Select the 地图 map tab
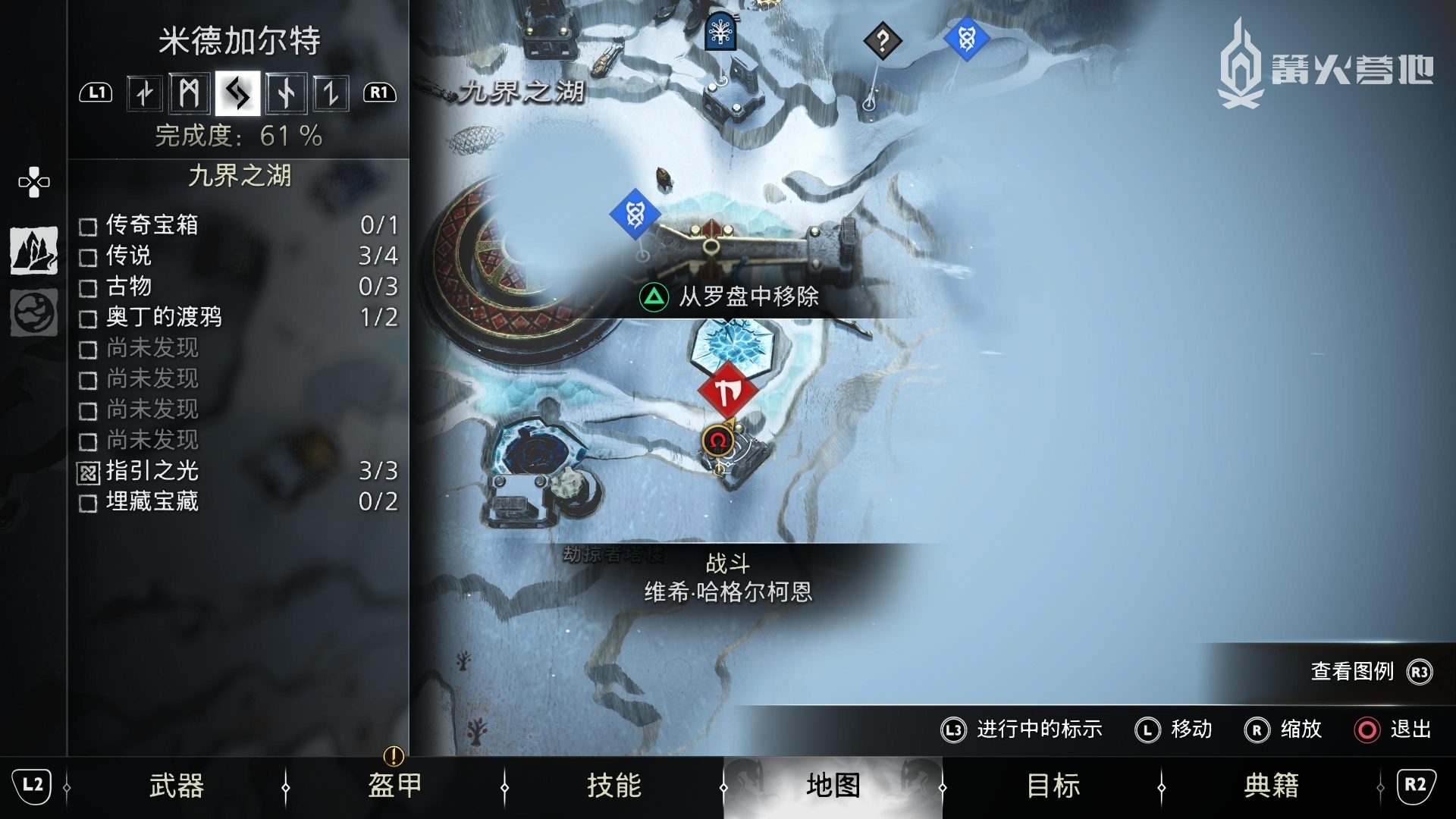This screenshot has width=1456, height=819. click(x=833, y=786)
